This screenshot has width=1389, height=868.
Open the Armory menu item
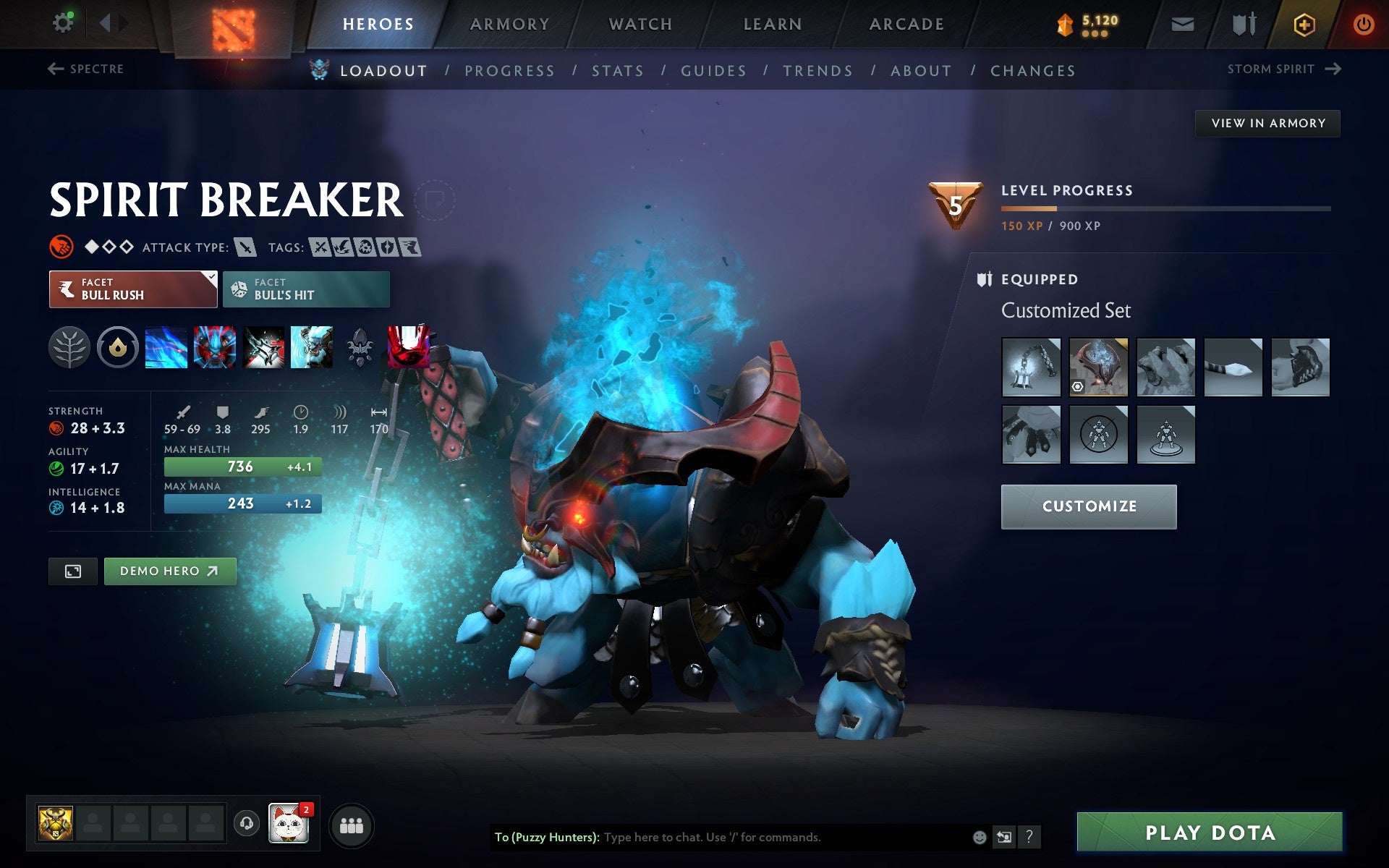click(x=509, y=23)
